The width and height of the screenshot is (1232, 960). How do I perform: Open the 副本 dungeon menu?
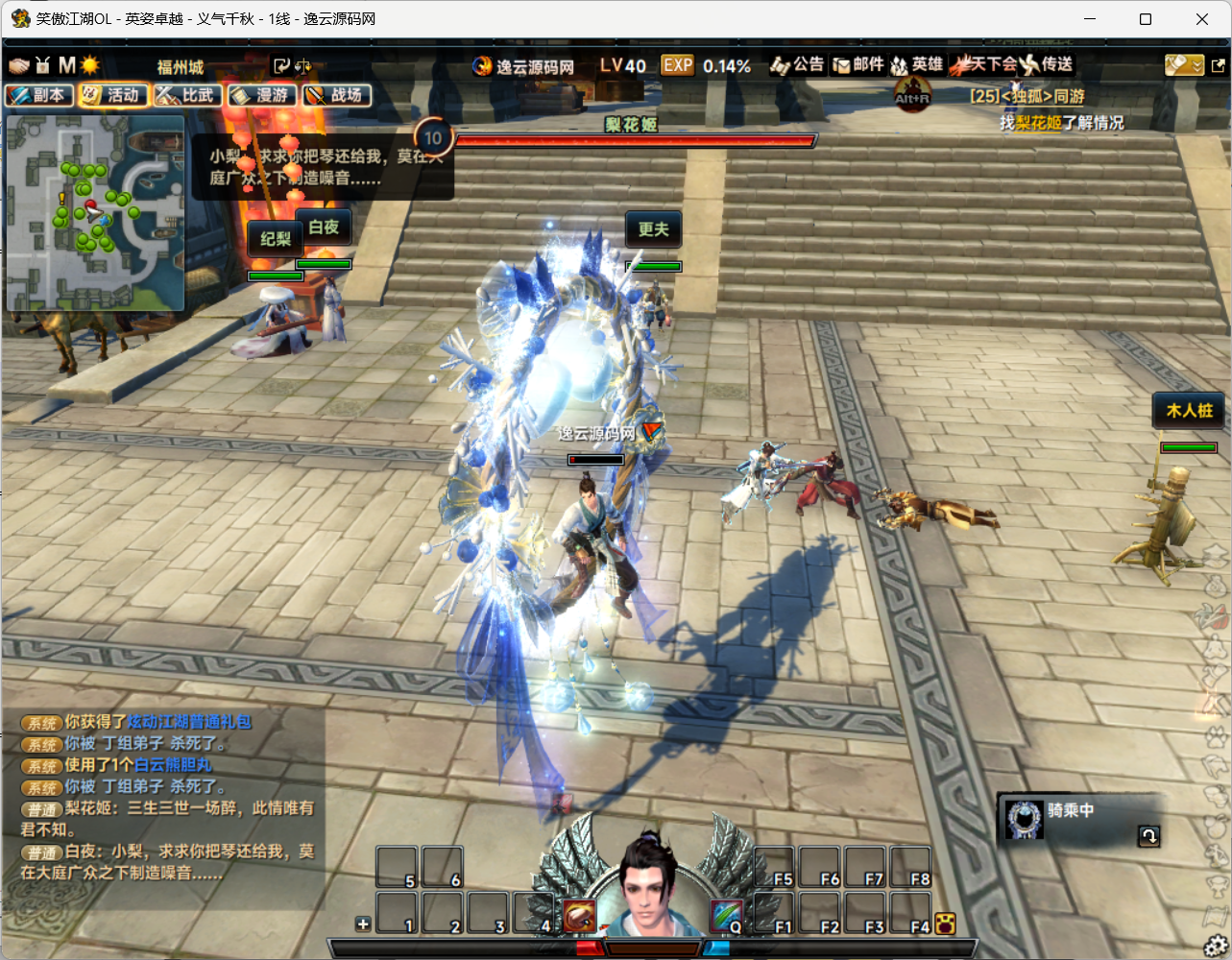(x=39, y=95)
